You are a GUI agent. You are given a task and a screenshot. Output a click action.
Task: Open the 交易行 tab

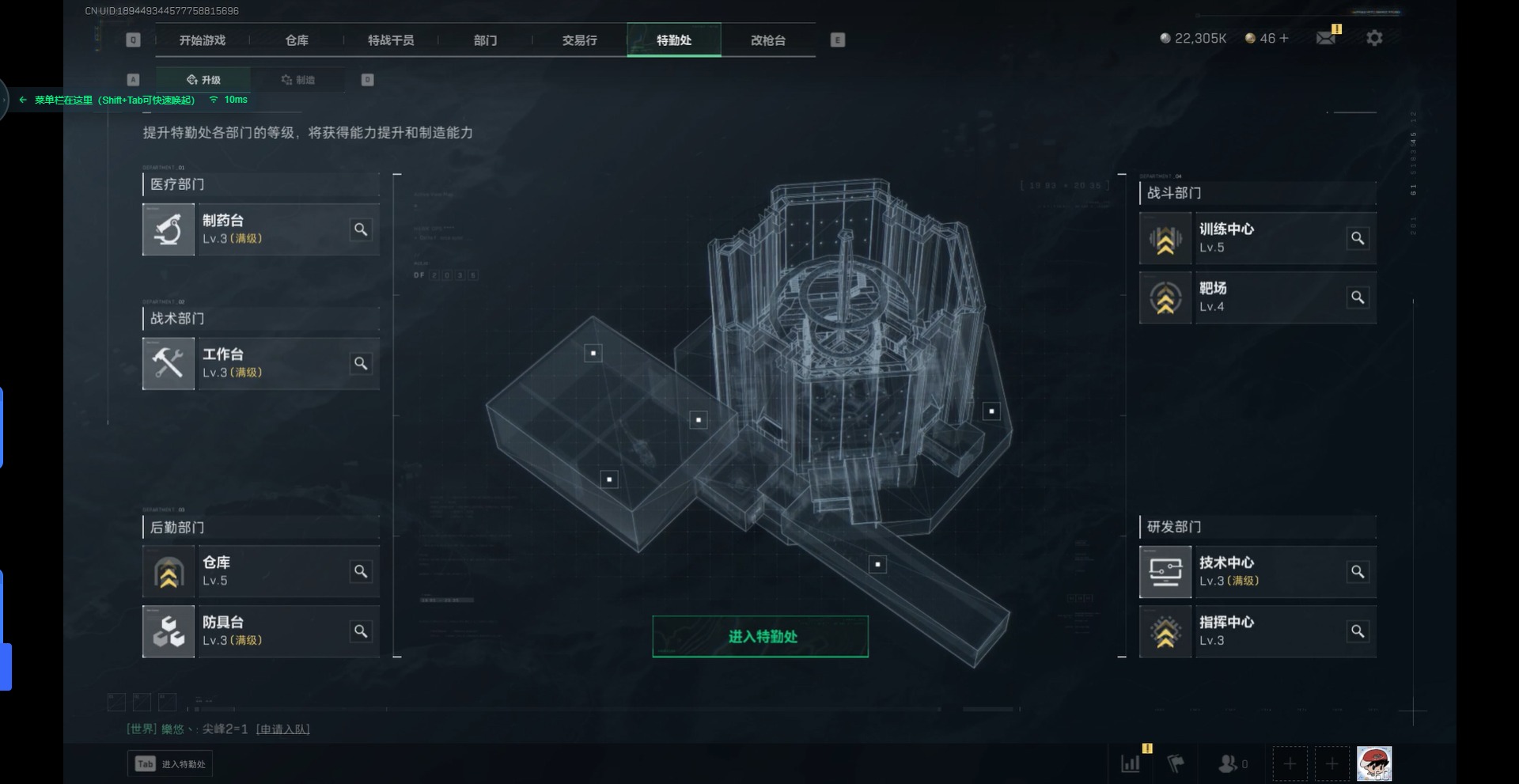pos(579,40)
